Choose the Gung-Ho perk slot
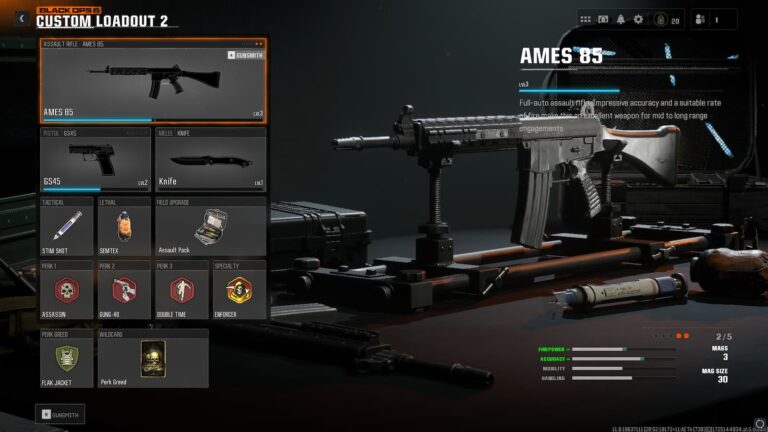 [x=124, y=290]
